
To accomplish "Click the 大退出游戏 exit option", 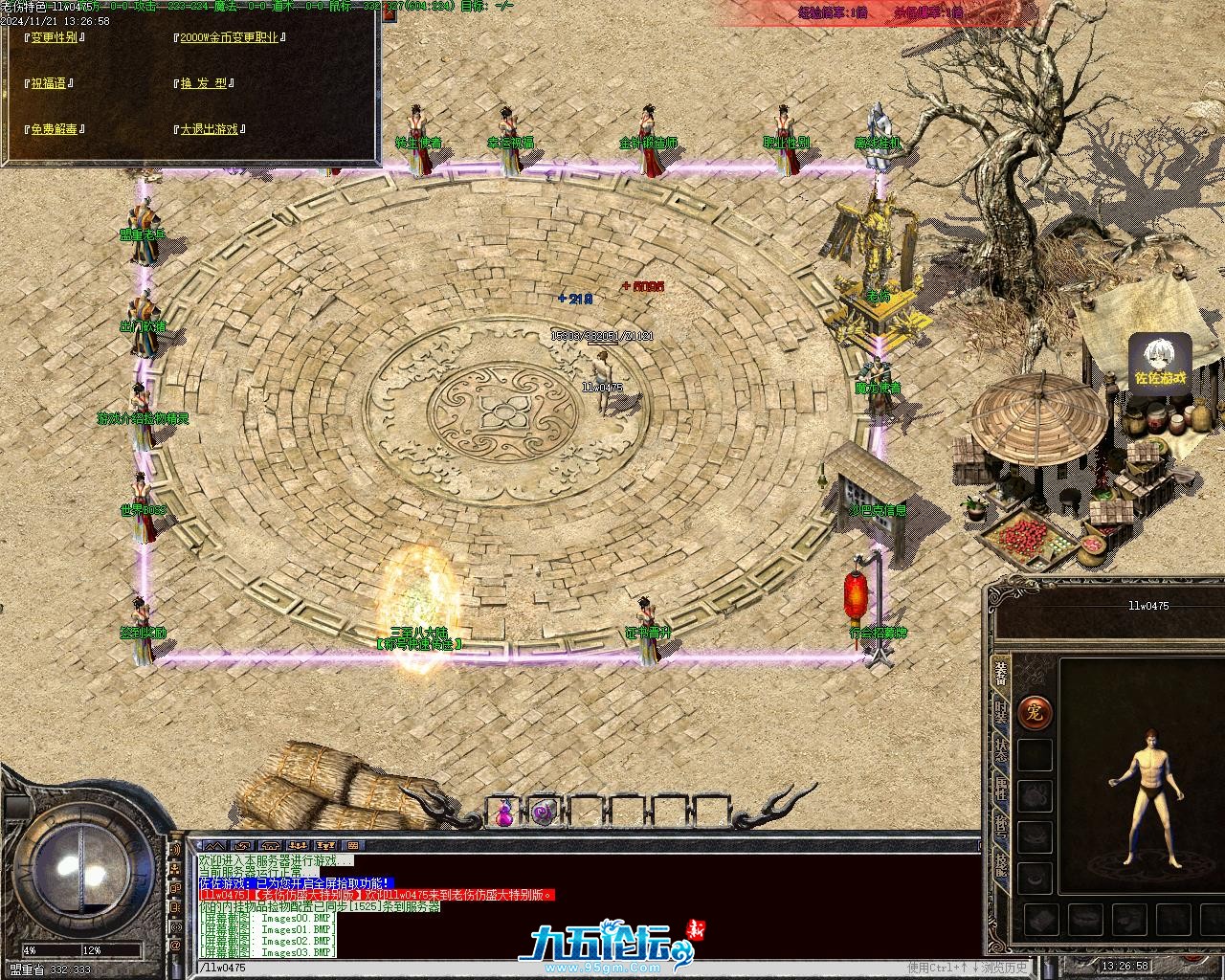I will point(209,129).
